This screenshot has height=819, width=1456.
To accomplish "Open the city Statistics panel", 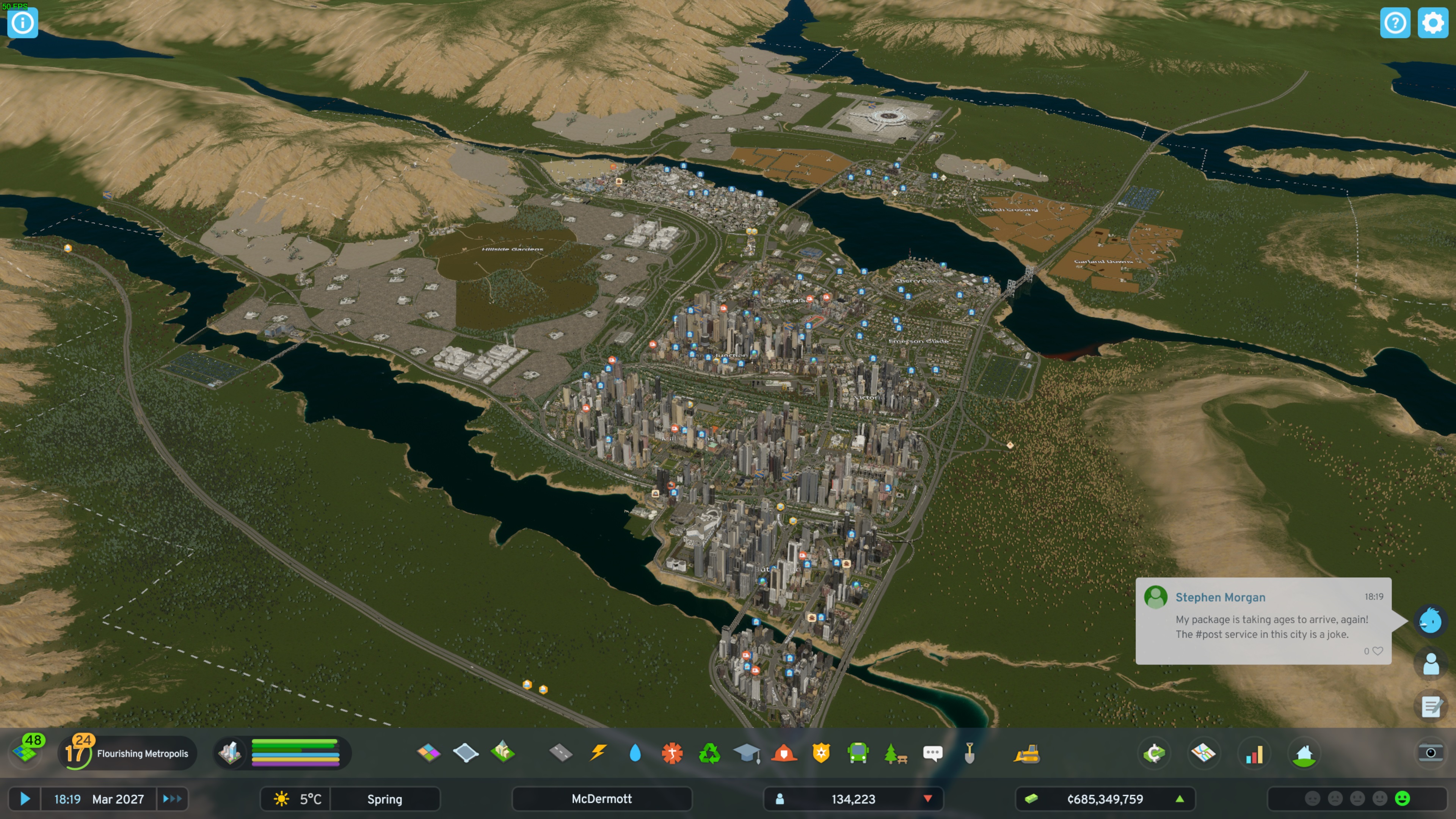I will [1255, 753].
